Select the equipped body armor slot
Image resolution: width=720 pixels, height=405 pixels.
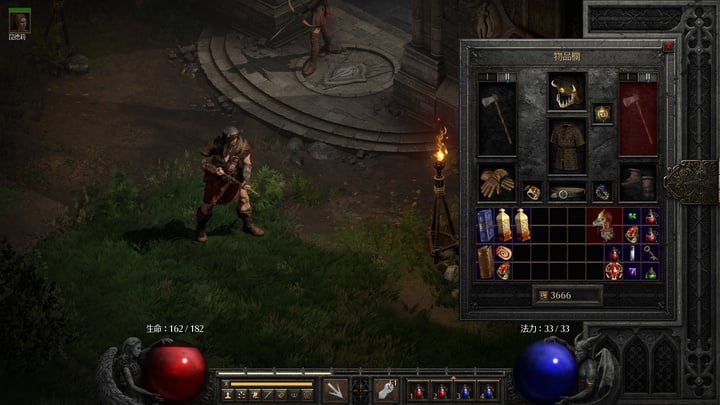tap(566, 146)
